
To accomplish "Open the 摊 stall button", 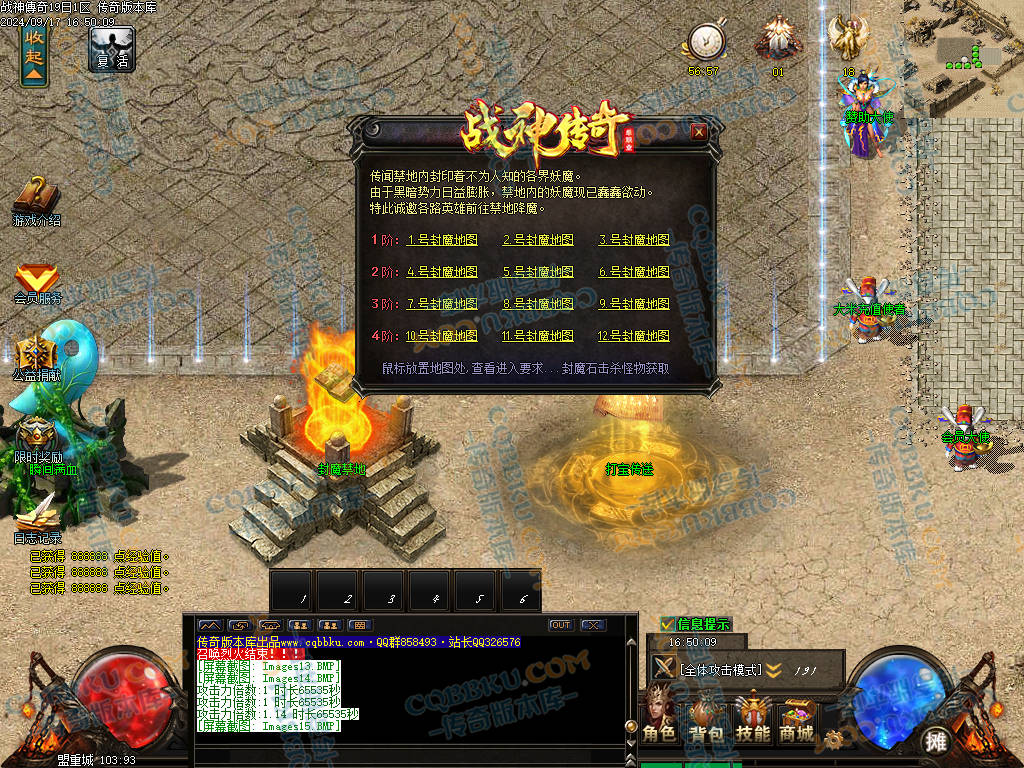I will coord(935,741).
